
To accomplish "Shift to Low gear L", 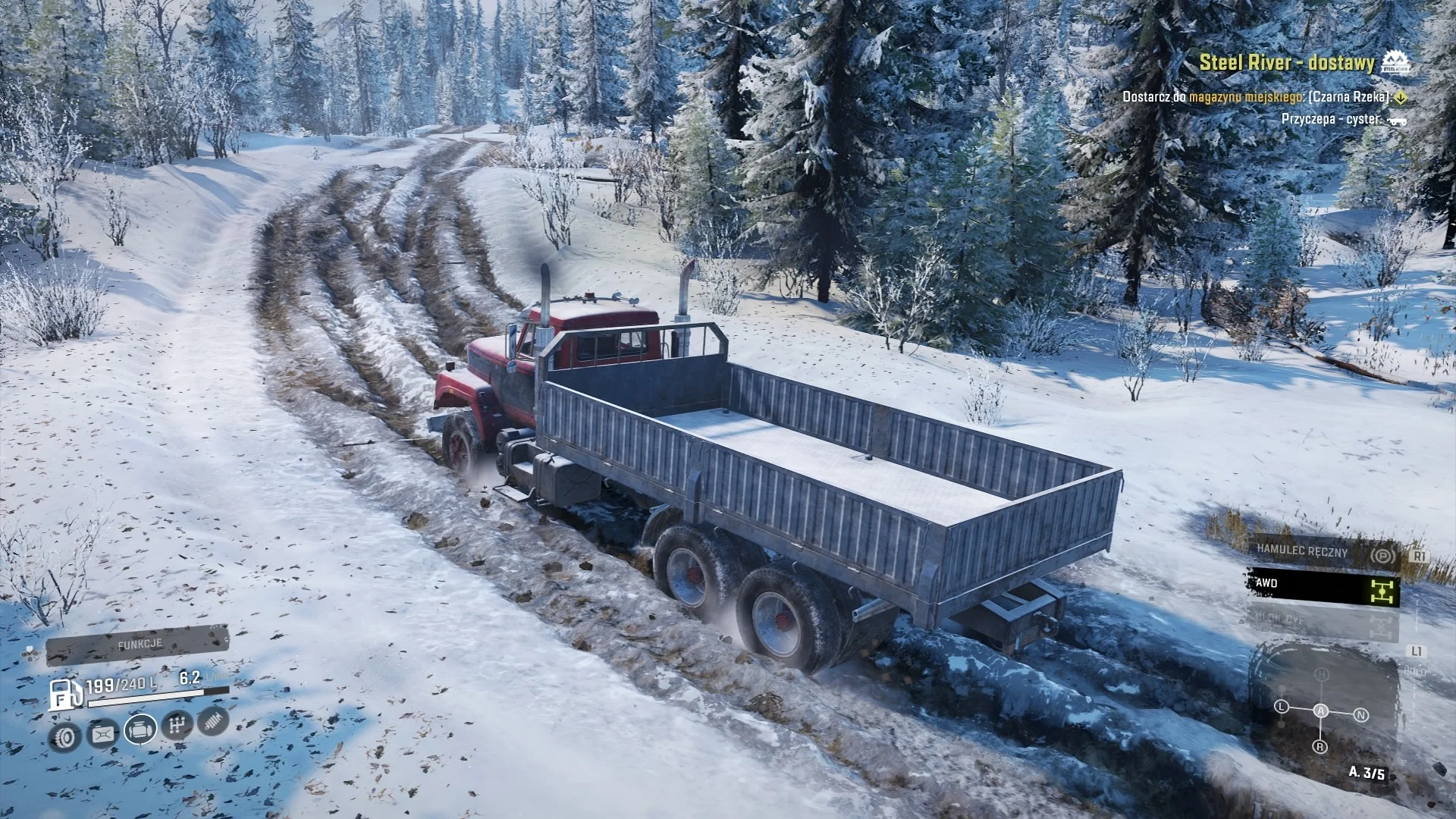I will coord(1282,707).
